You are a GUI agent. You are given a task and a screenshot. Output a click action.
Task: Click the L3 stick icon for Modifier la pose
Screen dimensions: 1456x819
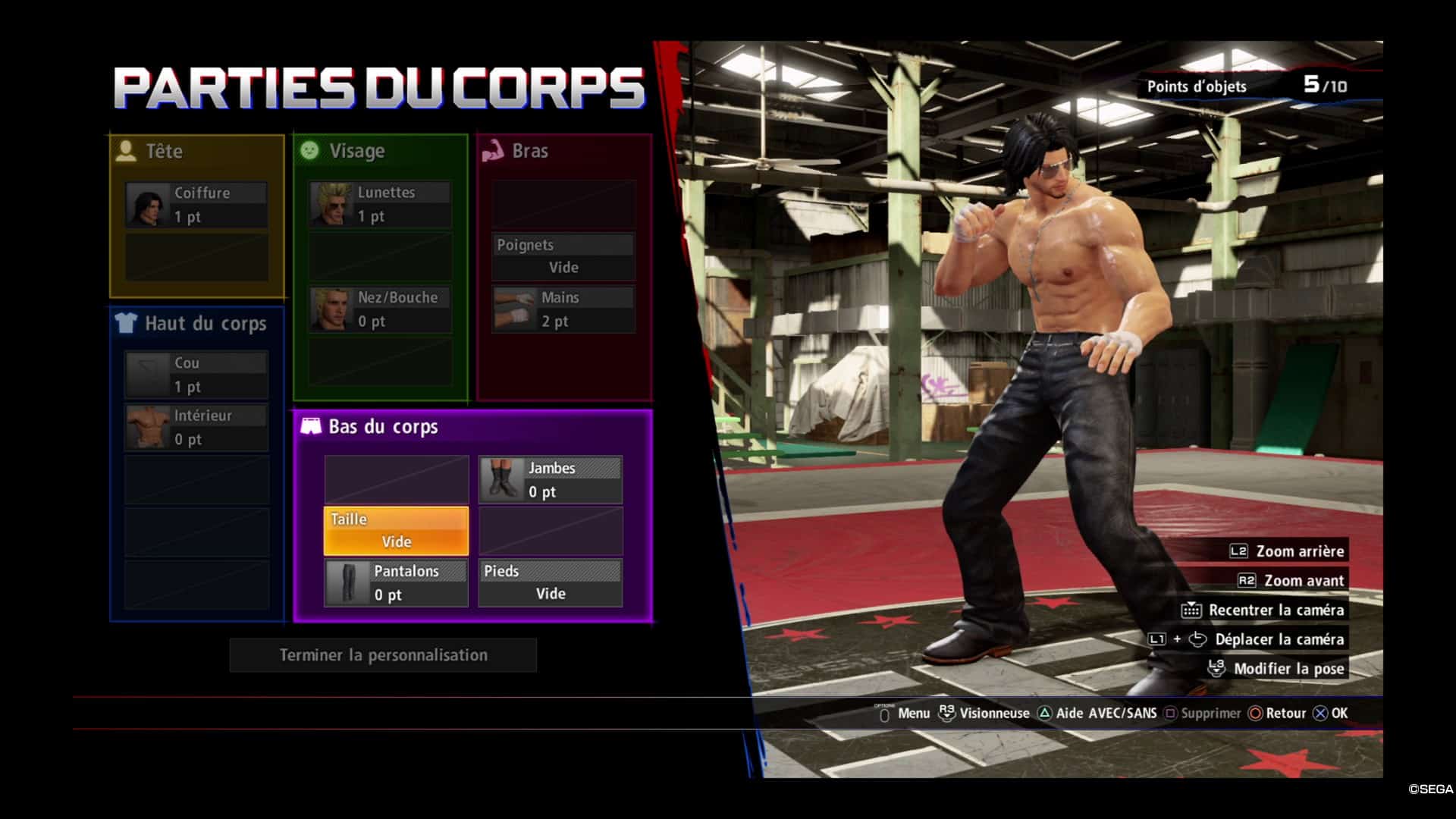pyautogui.click(x=1215, y=667)
